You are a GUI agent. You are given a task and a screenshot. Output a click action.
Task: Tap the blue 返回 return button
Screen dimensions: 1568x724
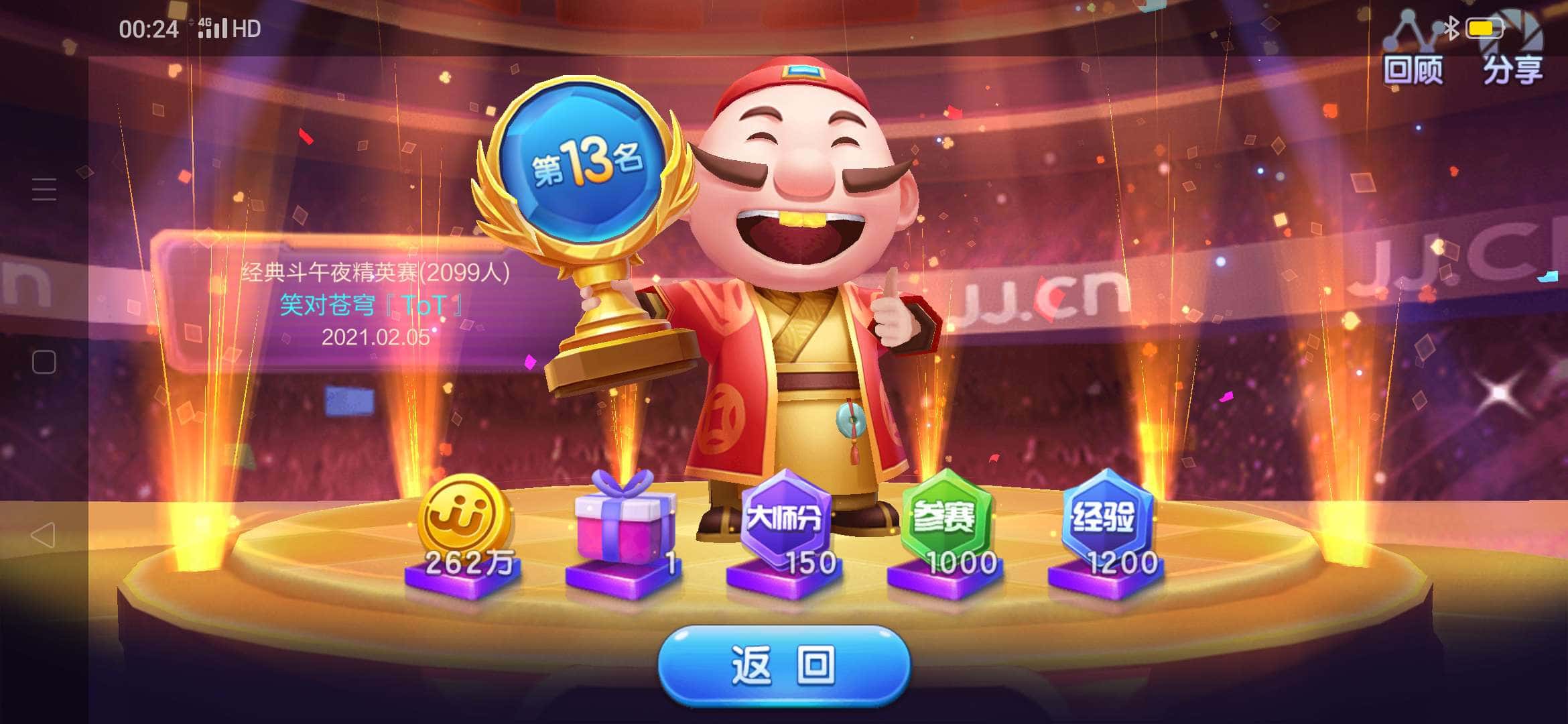click(x=784, y=665)
